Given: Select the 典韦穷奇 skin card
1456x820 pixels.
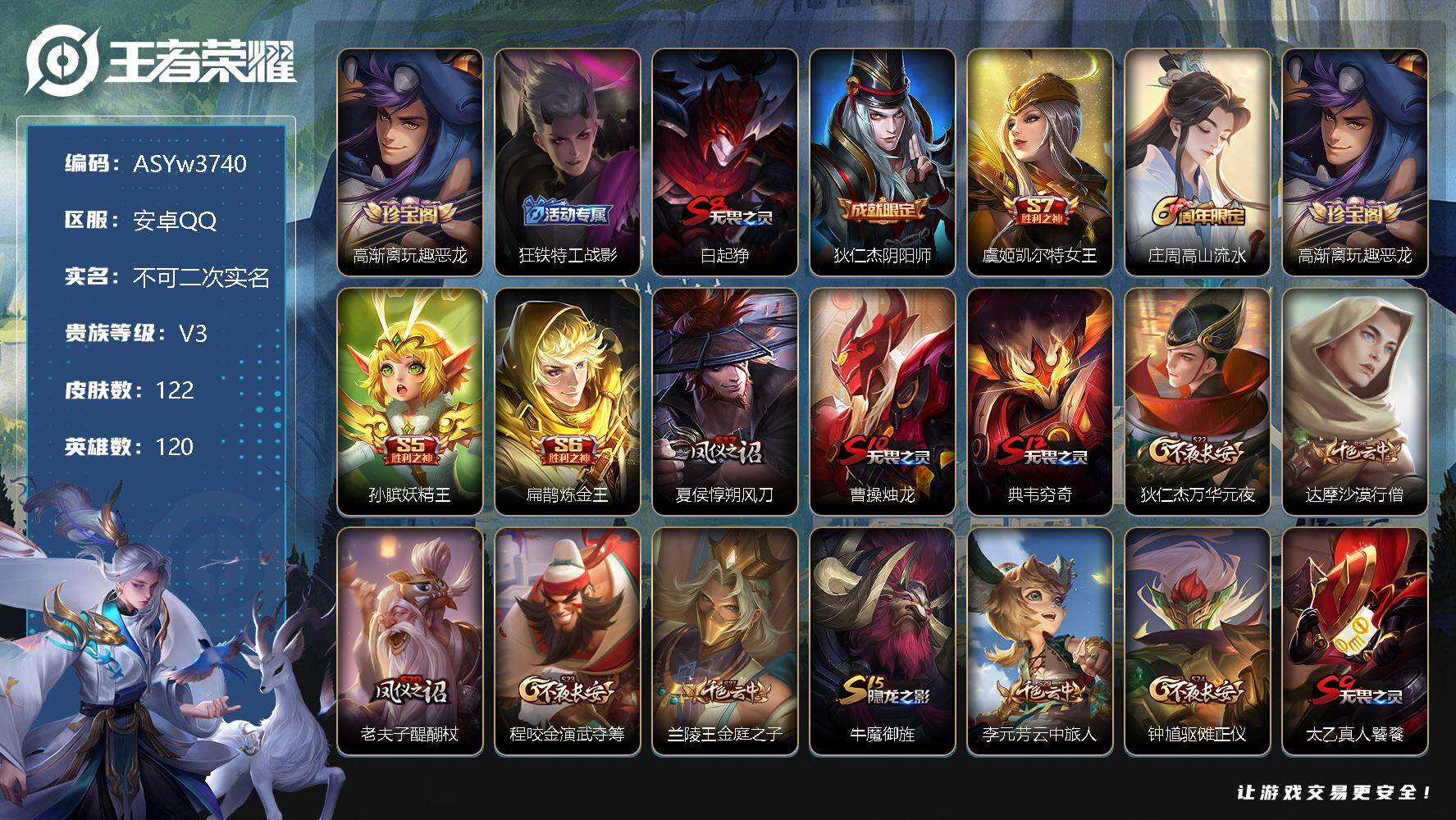Looking at the screenshot, I should pyautogui.click(x=1040, y=402).
